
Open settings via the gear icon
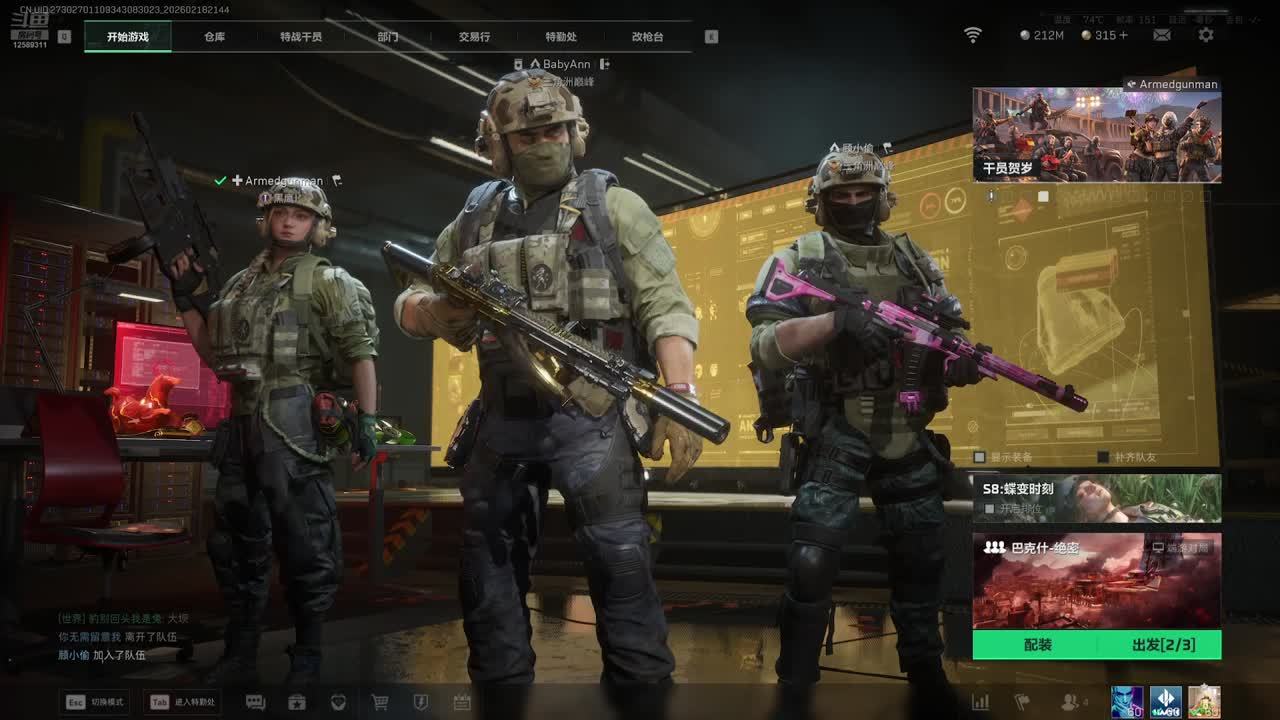tap(1206, 35)
